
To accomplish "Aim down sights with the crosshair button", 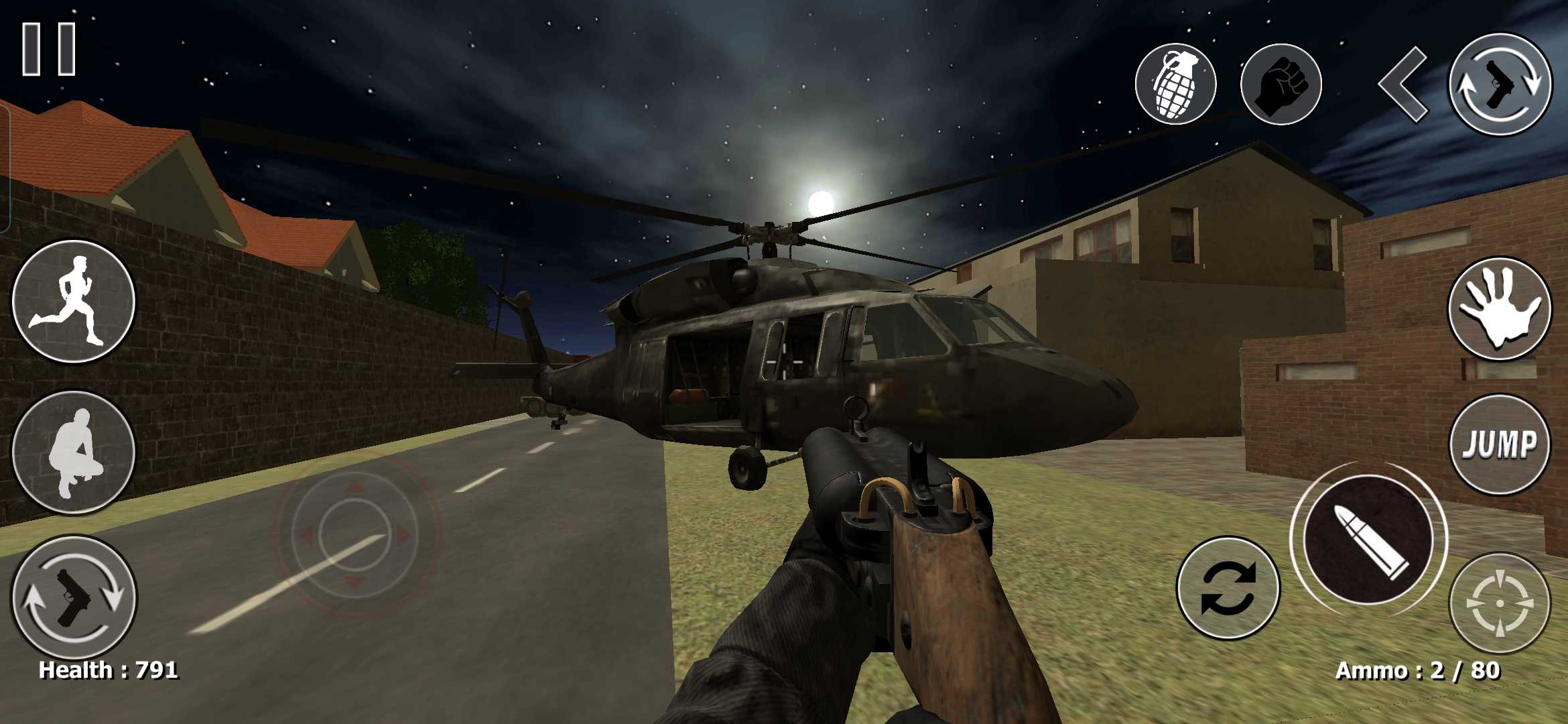I will (x=1500, y=603).
